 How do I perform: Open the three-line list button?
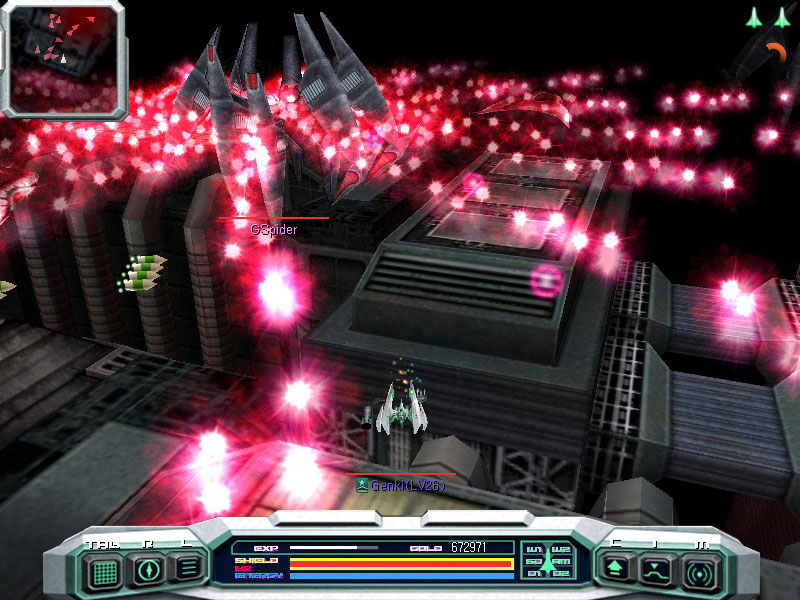[x=187, y=569]
